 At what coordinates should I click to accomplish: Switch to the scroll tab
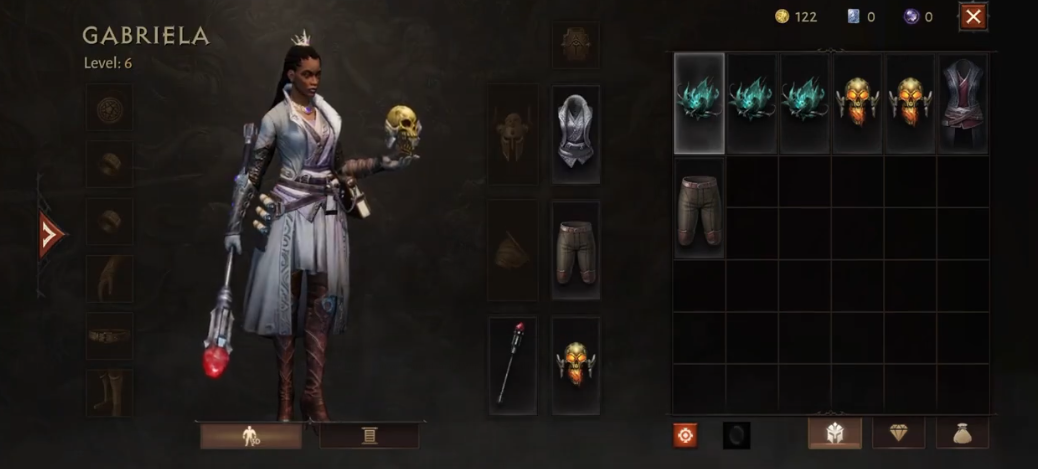tap(369, 435)
